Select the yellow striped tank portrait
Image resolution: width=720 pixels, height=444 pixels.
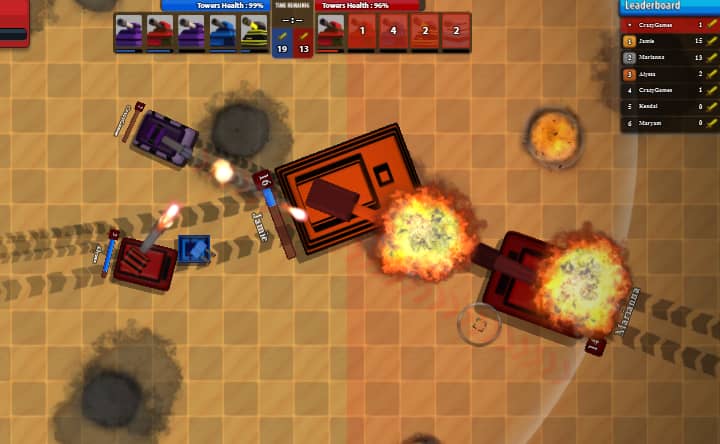tap(254, 32)
